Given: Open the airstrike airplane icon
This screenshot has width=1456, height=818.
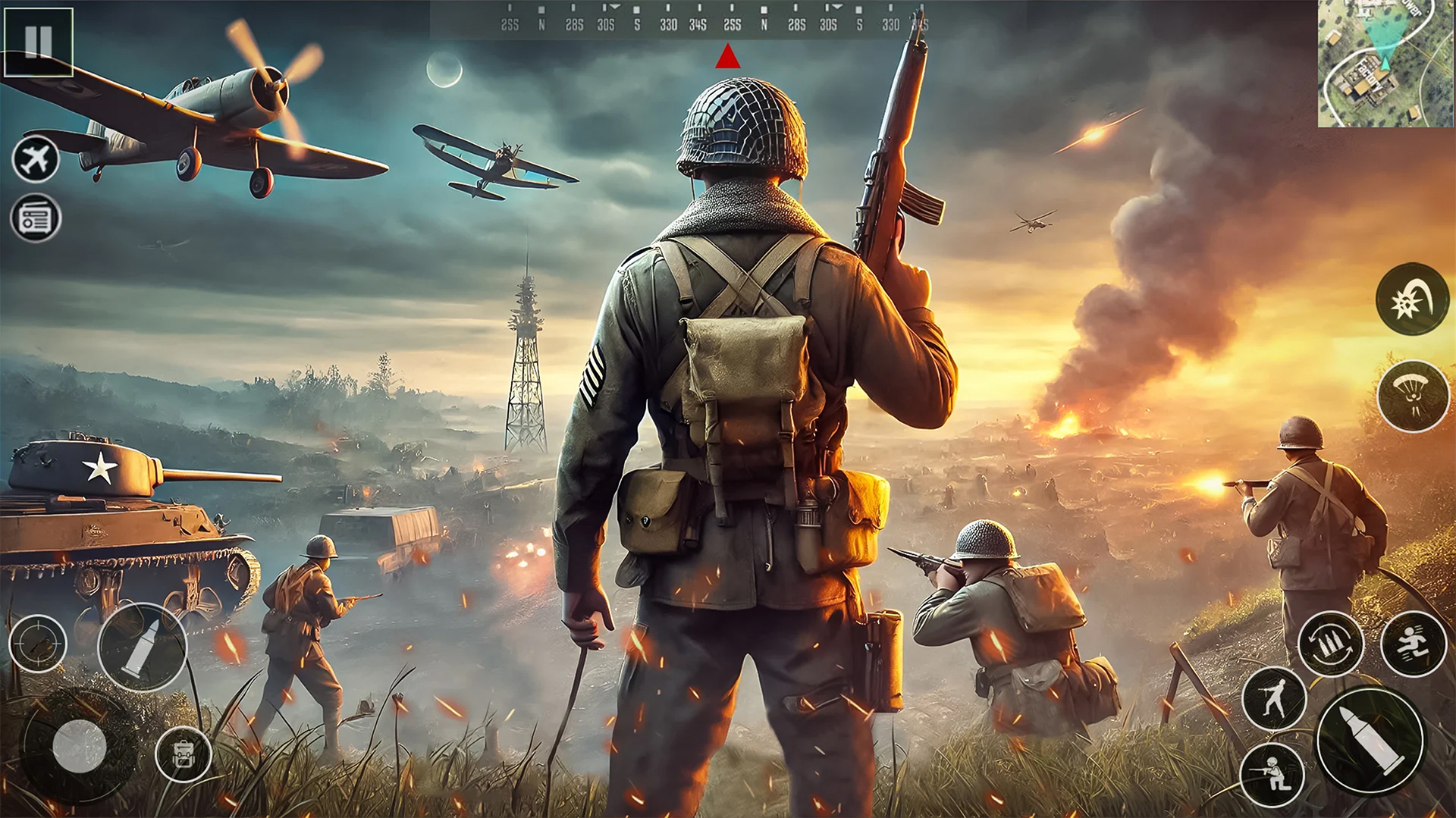Looking at the screenshot, I should point(34,159).
